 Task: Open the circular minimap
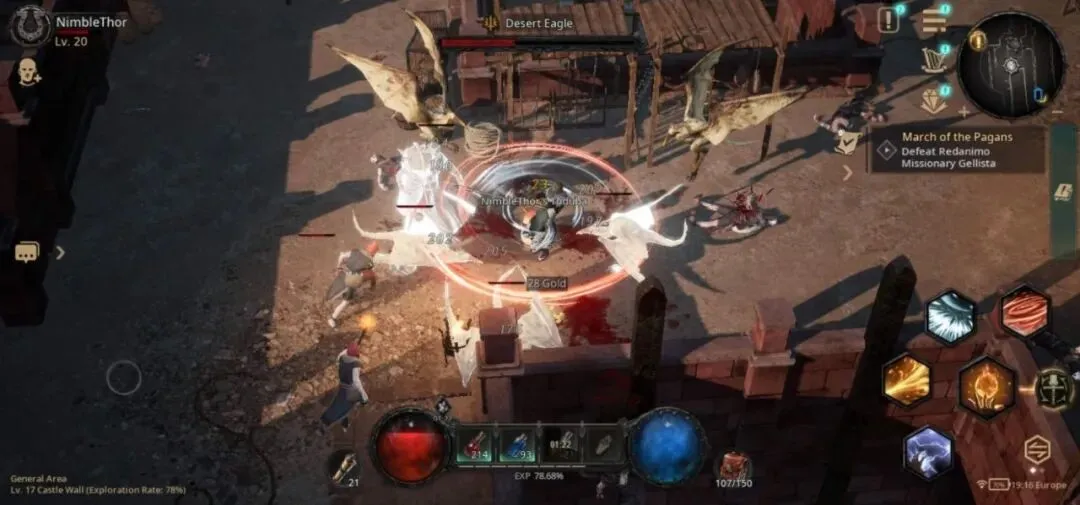(1010, 65)
